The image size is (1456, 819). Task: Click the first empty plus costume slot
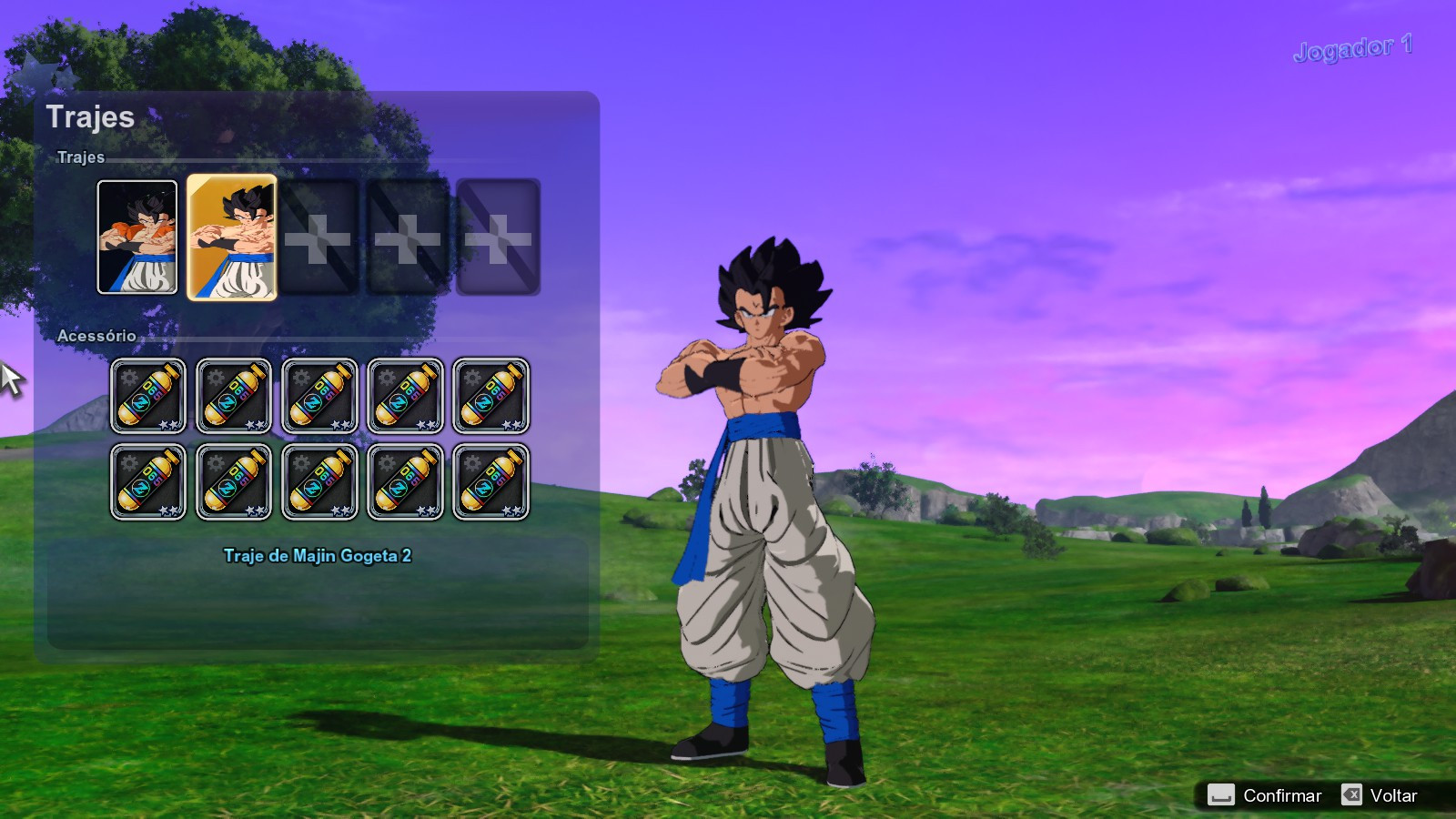318,238
